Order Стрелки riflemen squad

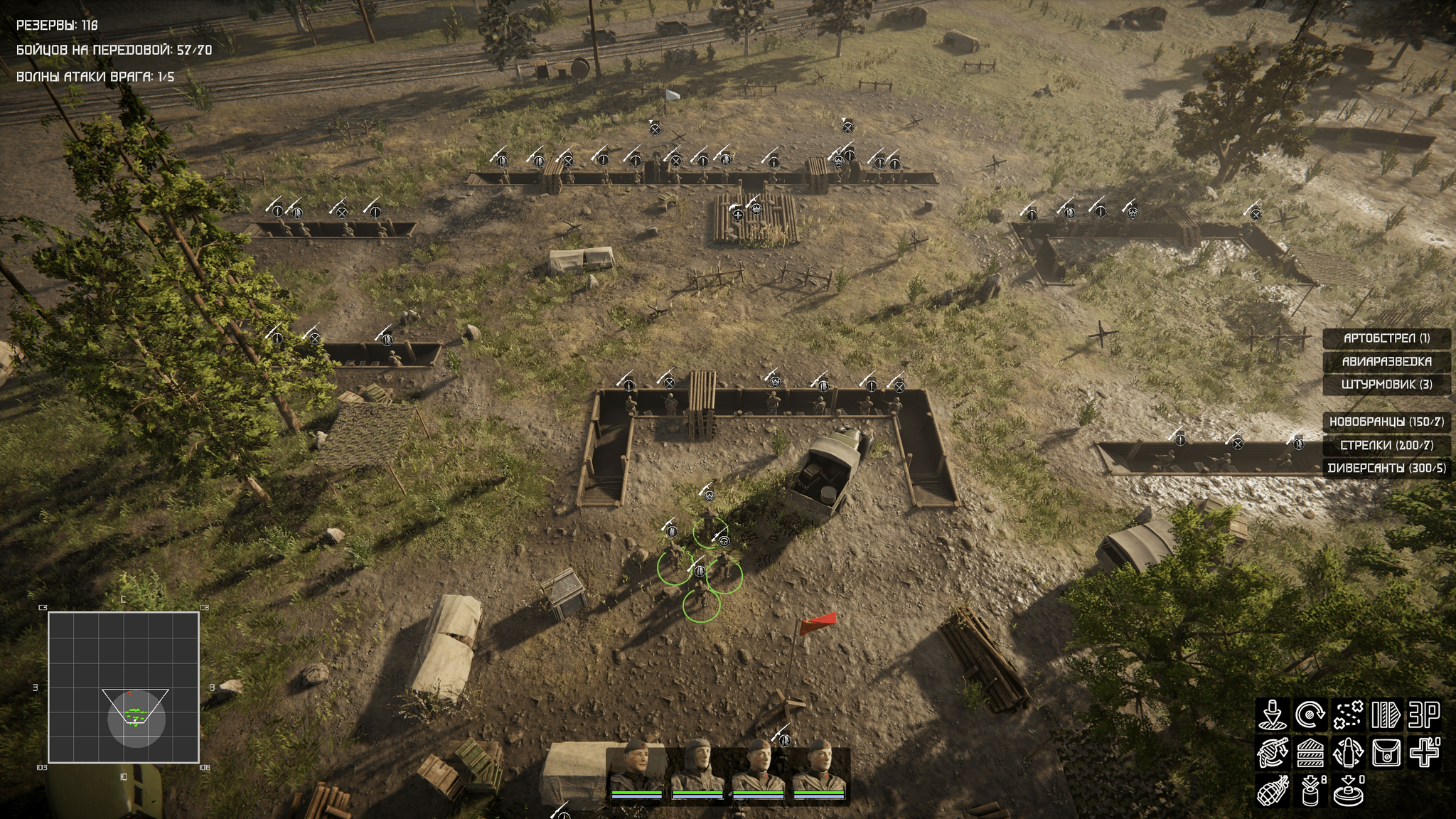(1386, 445)
